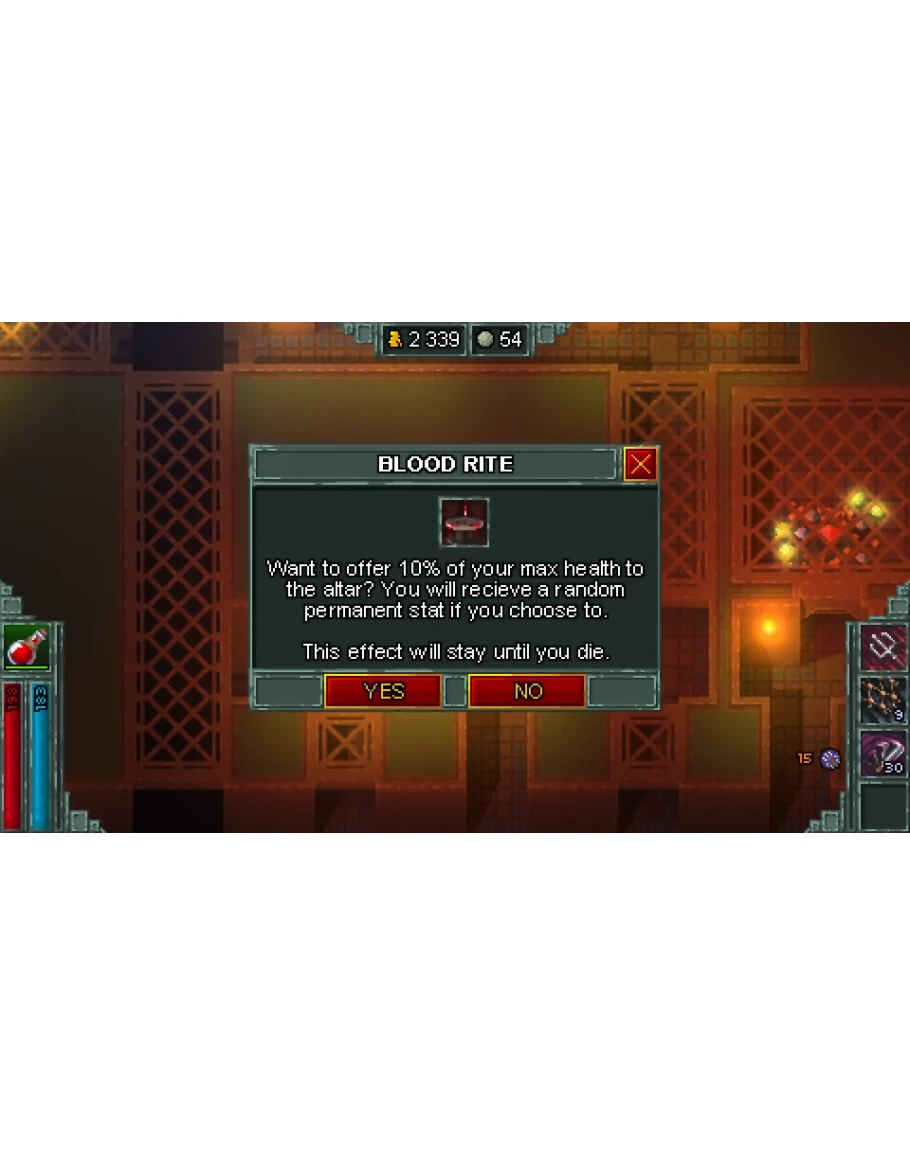This screenshot has width=910, height=1155.
Task: Close the Blood Rite dialog
Action: 640,464
